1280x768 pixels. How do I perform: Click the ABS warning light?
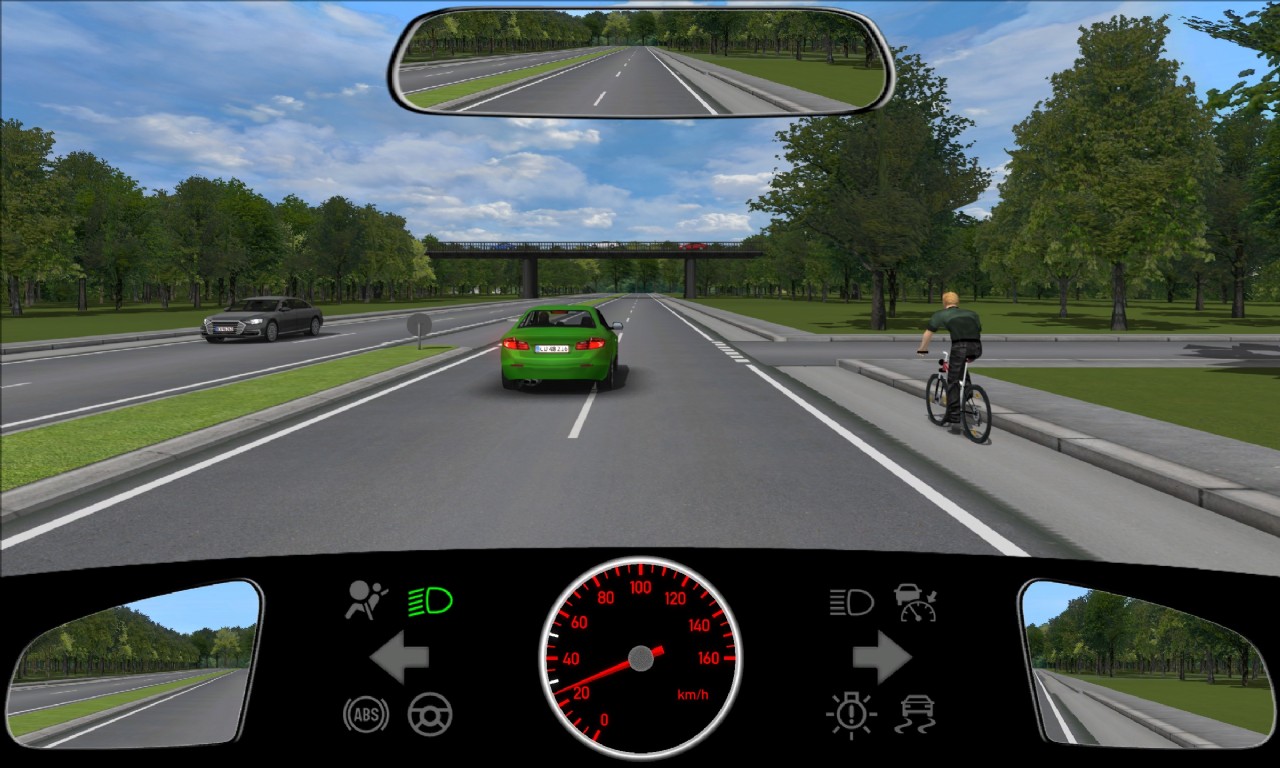365,714
